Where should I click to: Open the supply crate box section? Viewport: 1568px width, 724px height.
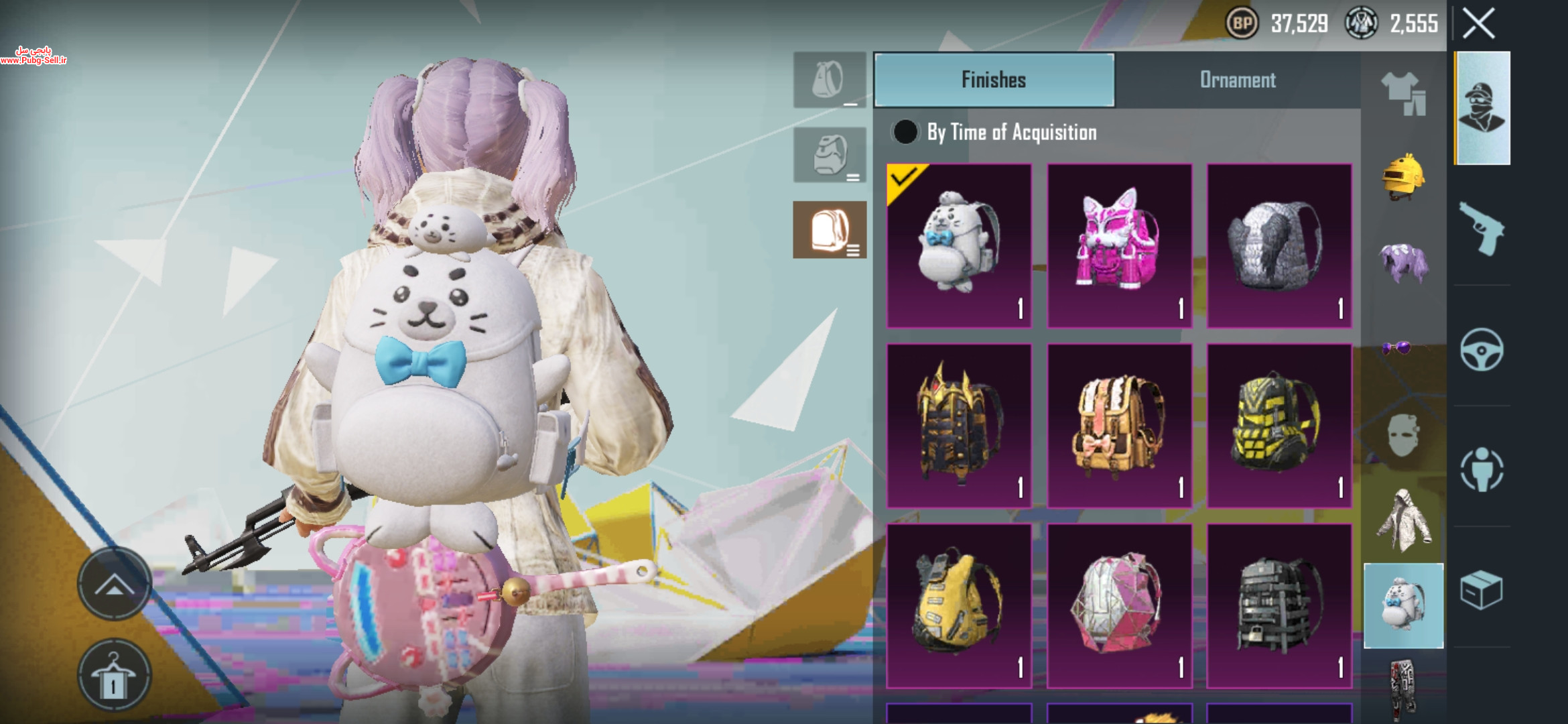click(1482, 590)
